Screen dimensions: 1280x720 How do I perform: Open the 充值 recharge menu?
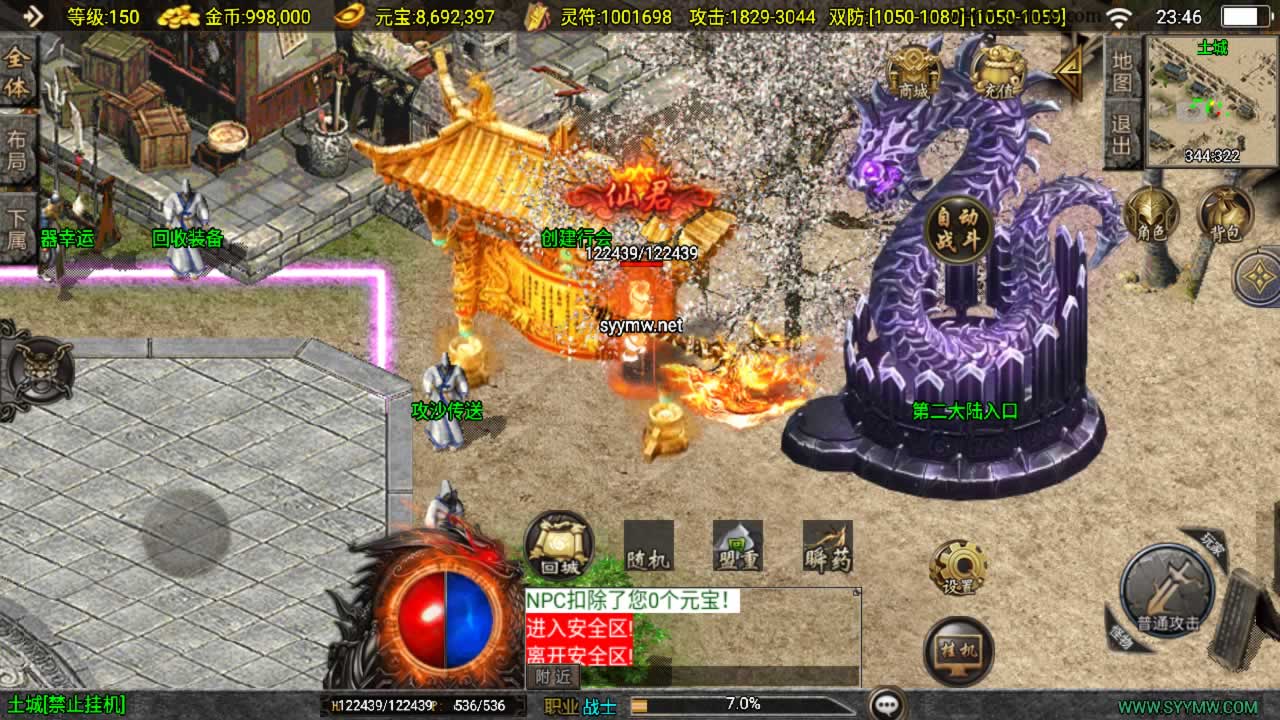pyautogui.click(x=996, y=70)
